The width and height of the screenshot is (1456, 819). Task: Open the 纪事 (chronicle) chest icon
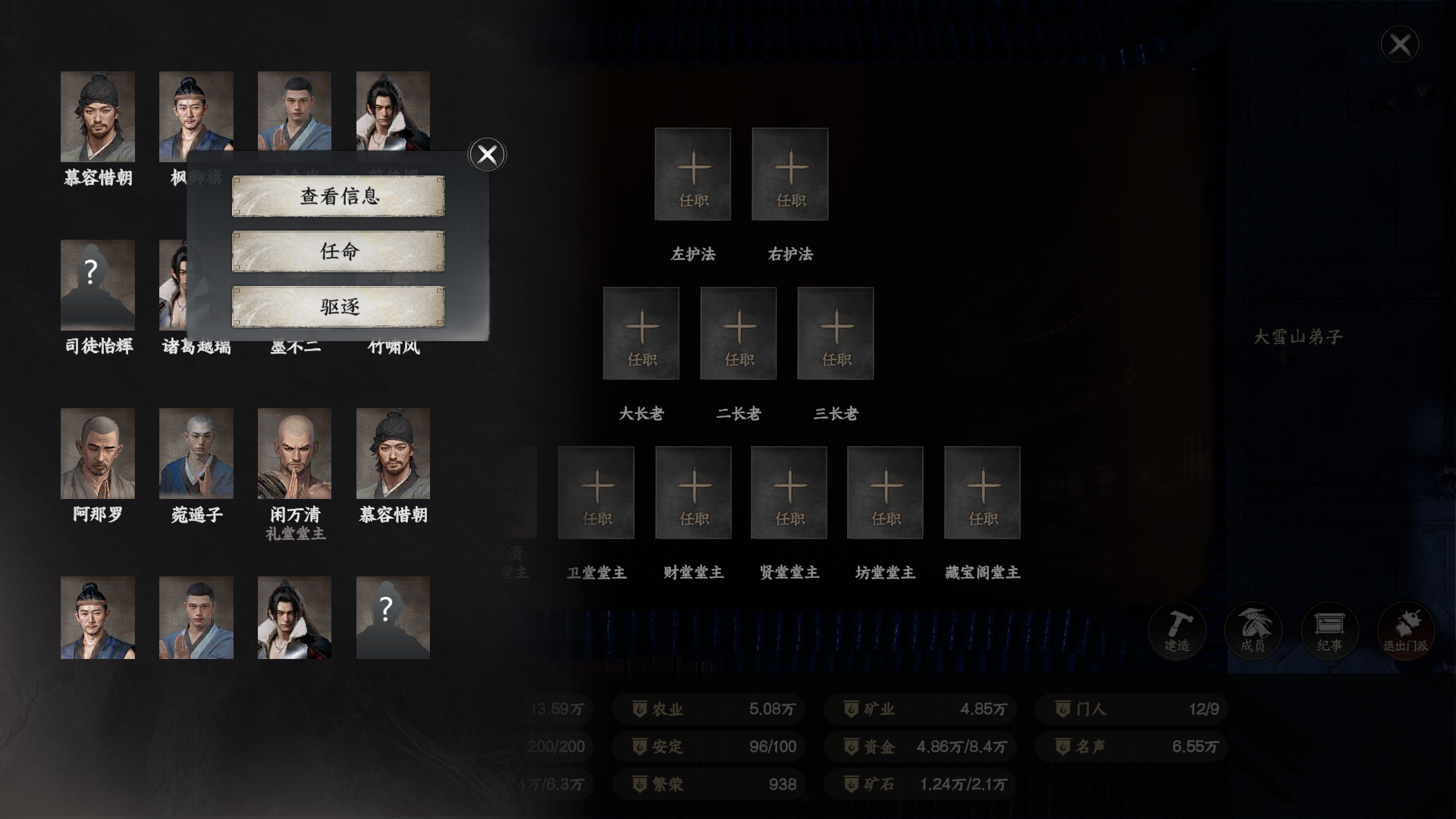pyautogui.click(x=1329, y=630)
